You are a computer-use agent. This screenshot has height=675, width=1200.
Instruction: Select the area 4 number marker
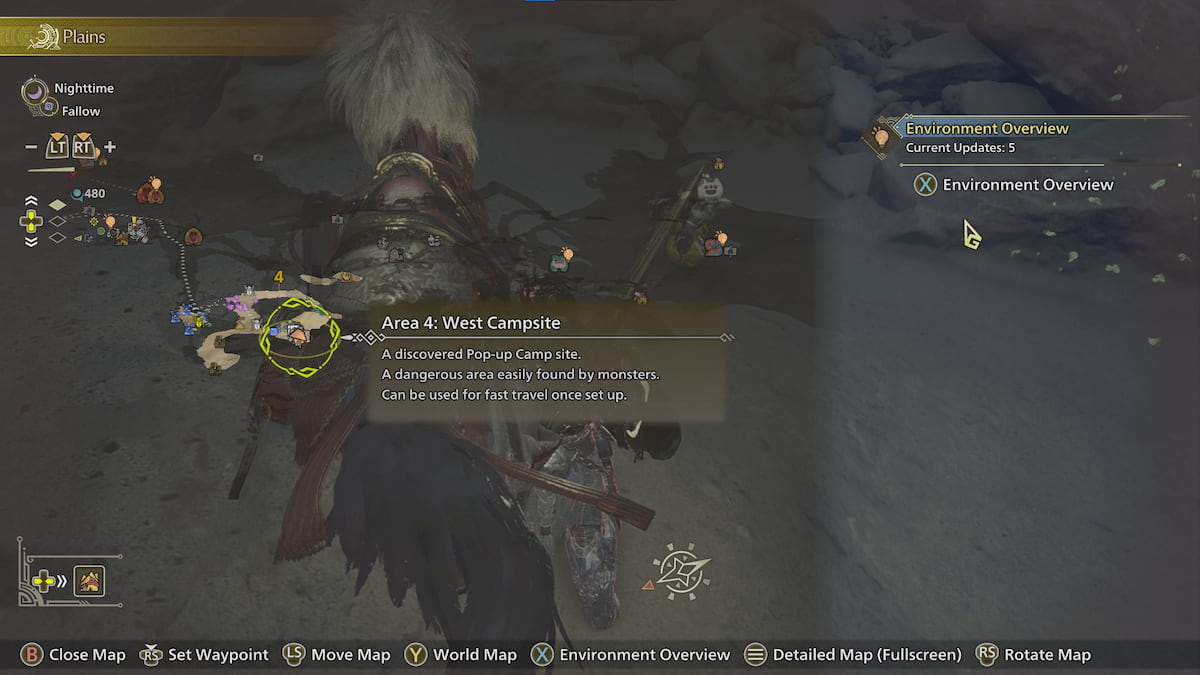click(x=278, y=276)
